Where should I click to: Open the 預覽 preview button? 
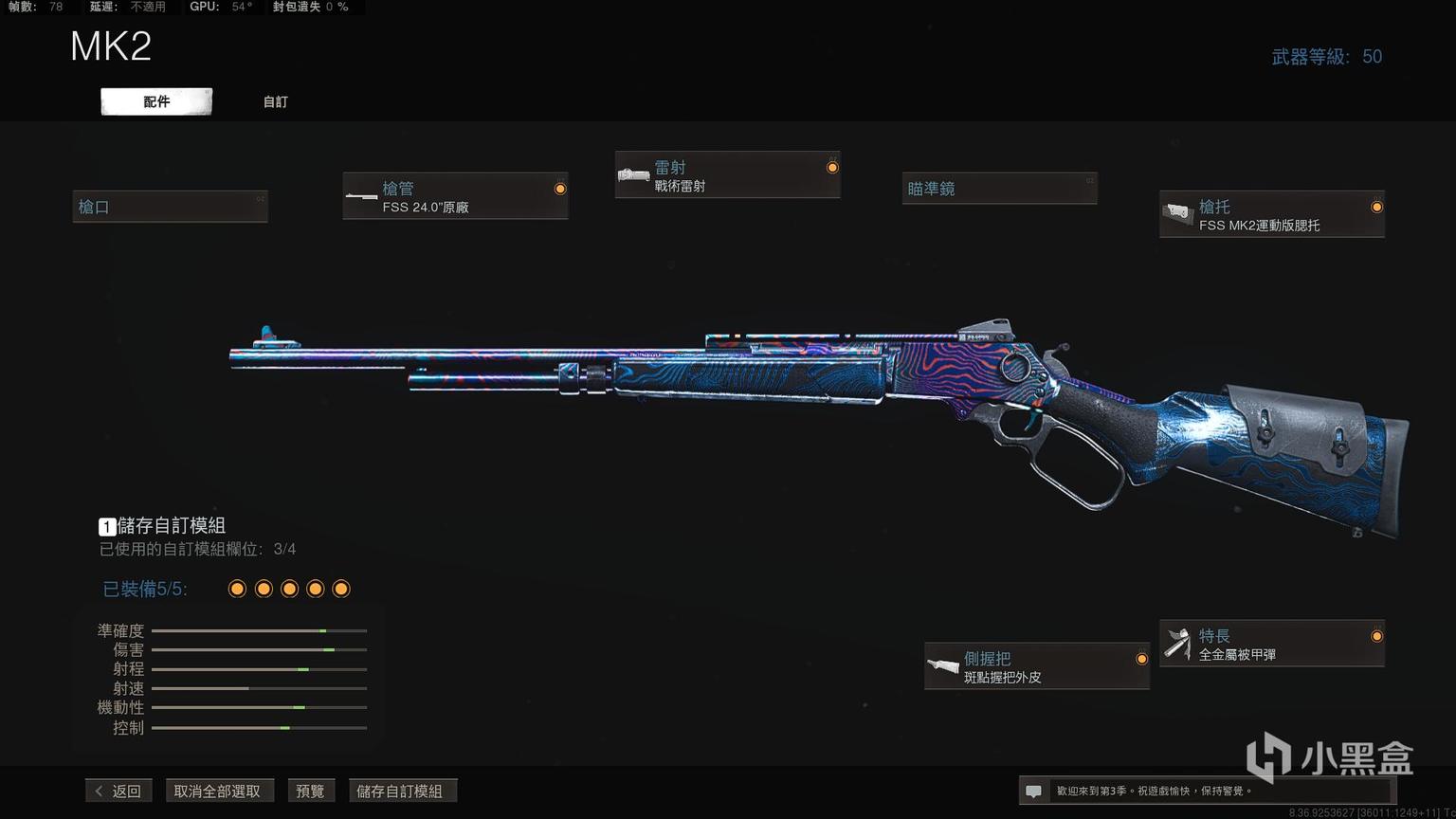tap(310, 791)
